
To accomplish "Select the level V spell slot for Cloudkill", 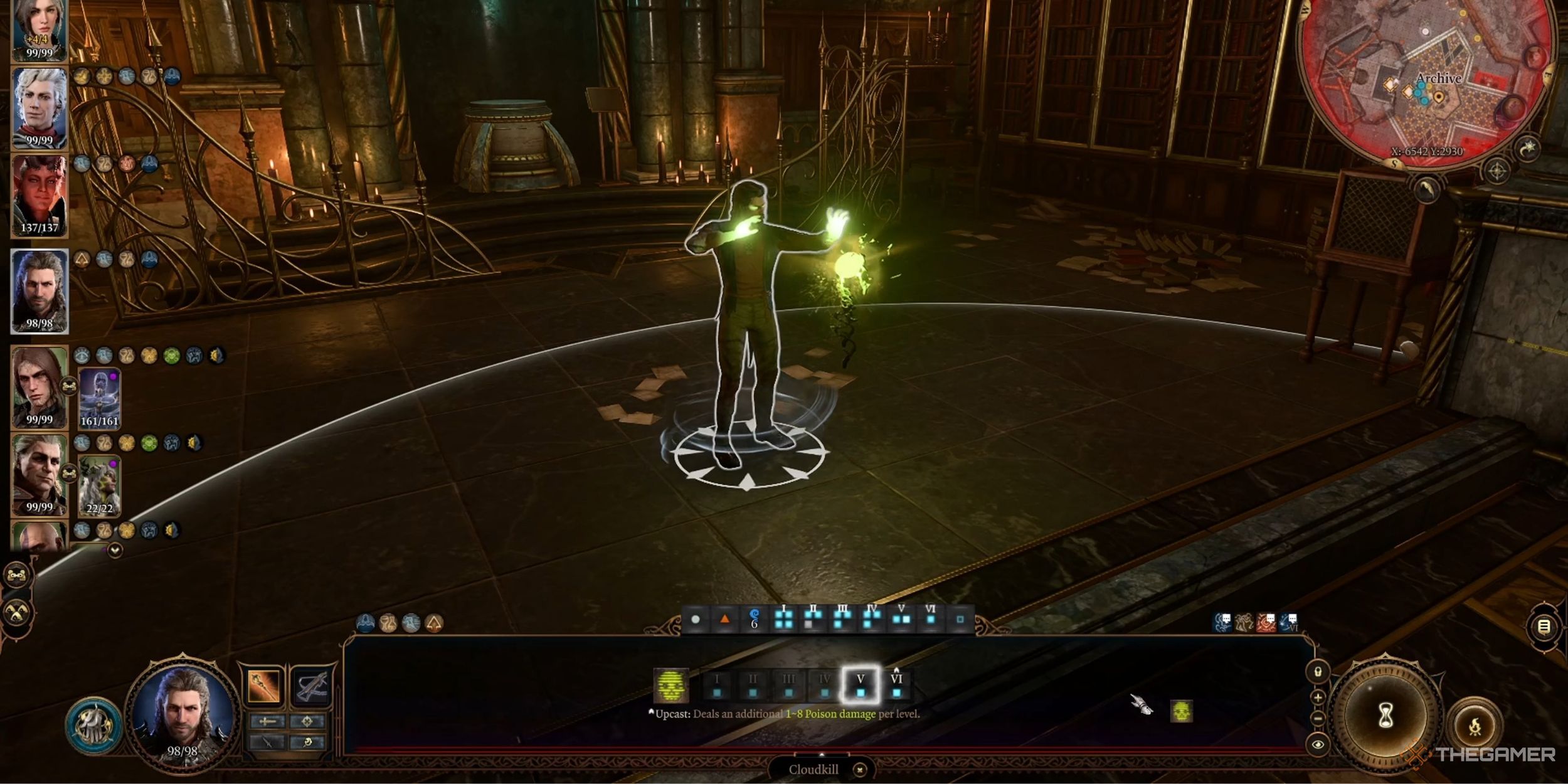I will [x=861, y=684].
